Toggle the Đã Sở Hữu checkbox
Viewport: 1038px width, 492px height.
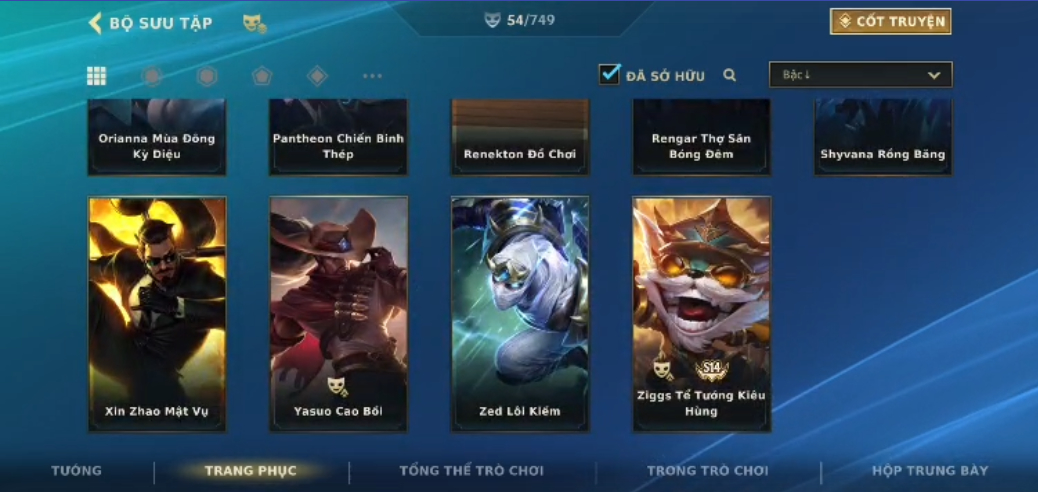(x=609, y=75)
